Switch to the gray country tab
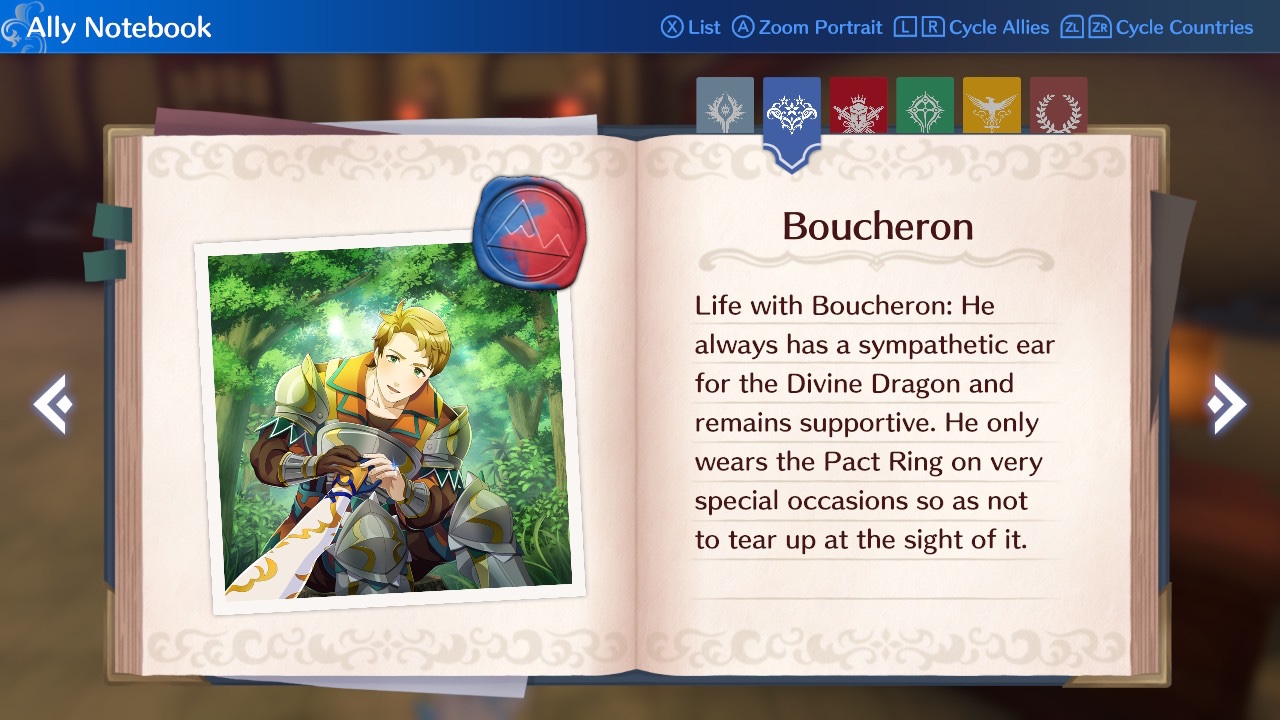This screenshot has width=1280, height=720. pos(725,107)
